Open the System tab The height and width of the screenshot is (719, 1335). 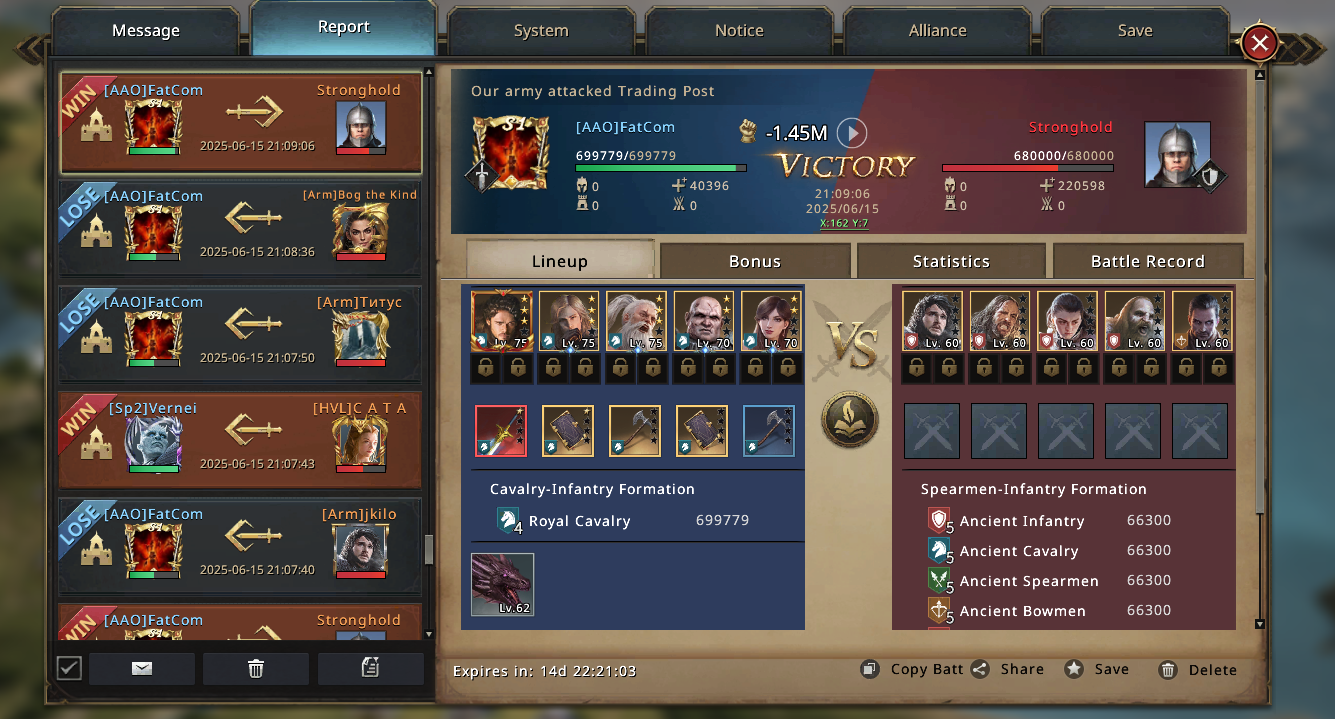click(541, 31)
